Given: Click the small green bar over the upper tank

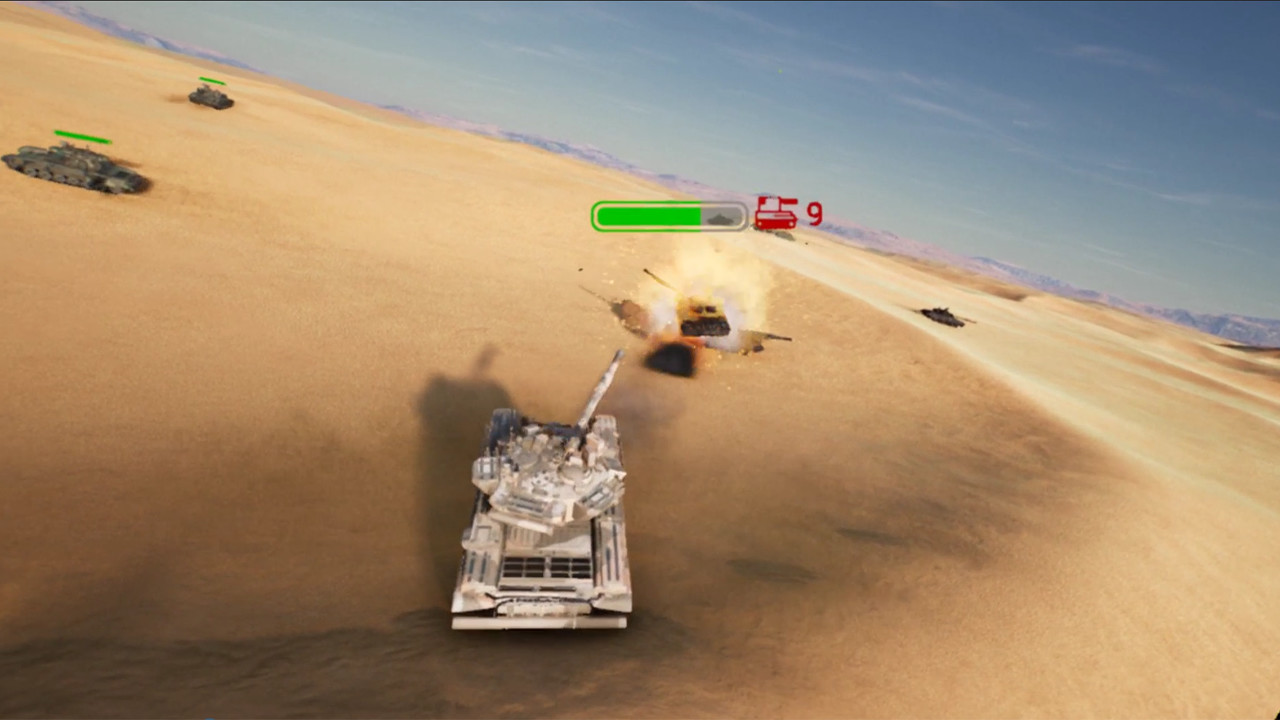Looking at the screenshot, I should point(212,80).
